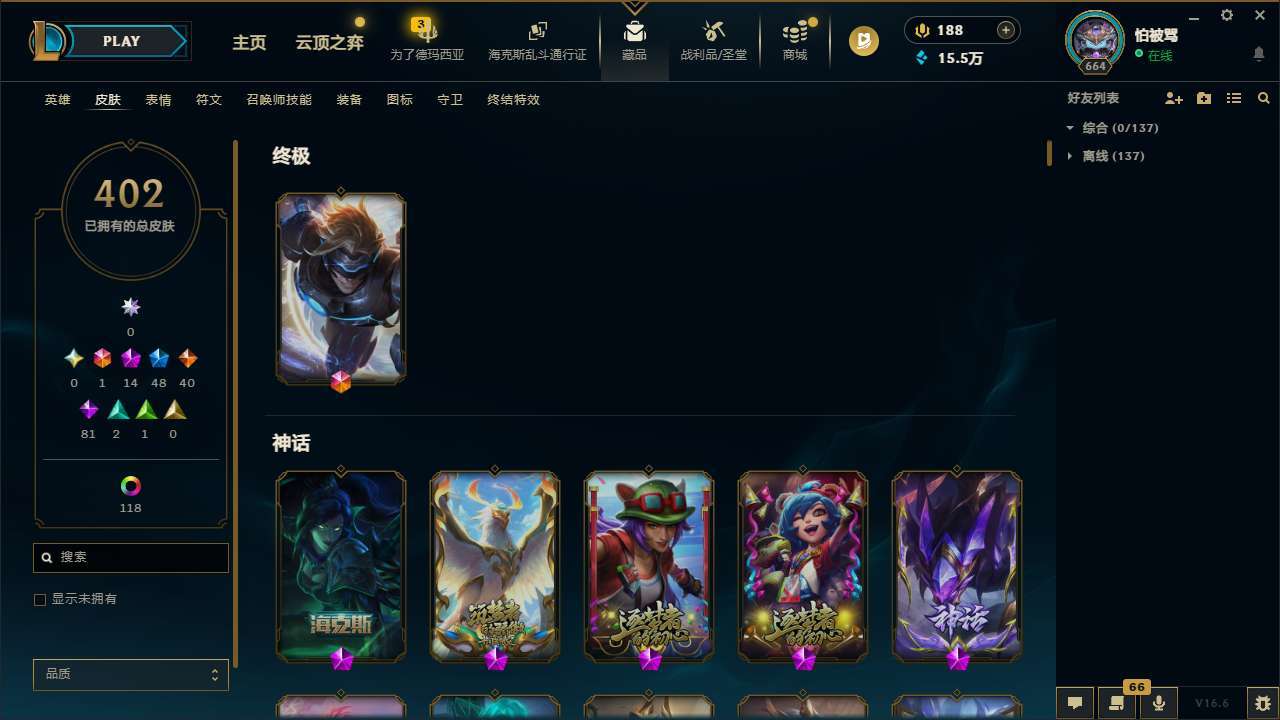Open friend list display options icon
Viewport: 1280px width, 720px height.
pos(1234,98)
